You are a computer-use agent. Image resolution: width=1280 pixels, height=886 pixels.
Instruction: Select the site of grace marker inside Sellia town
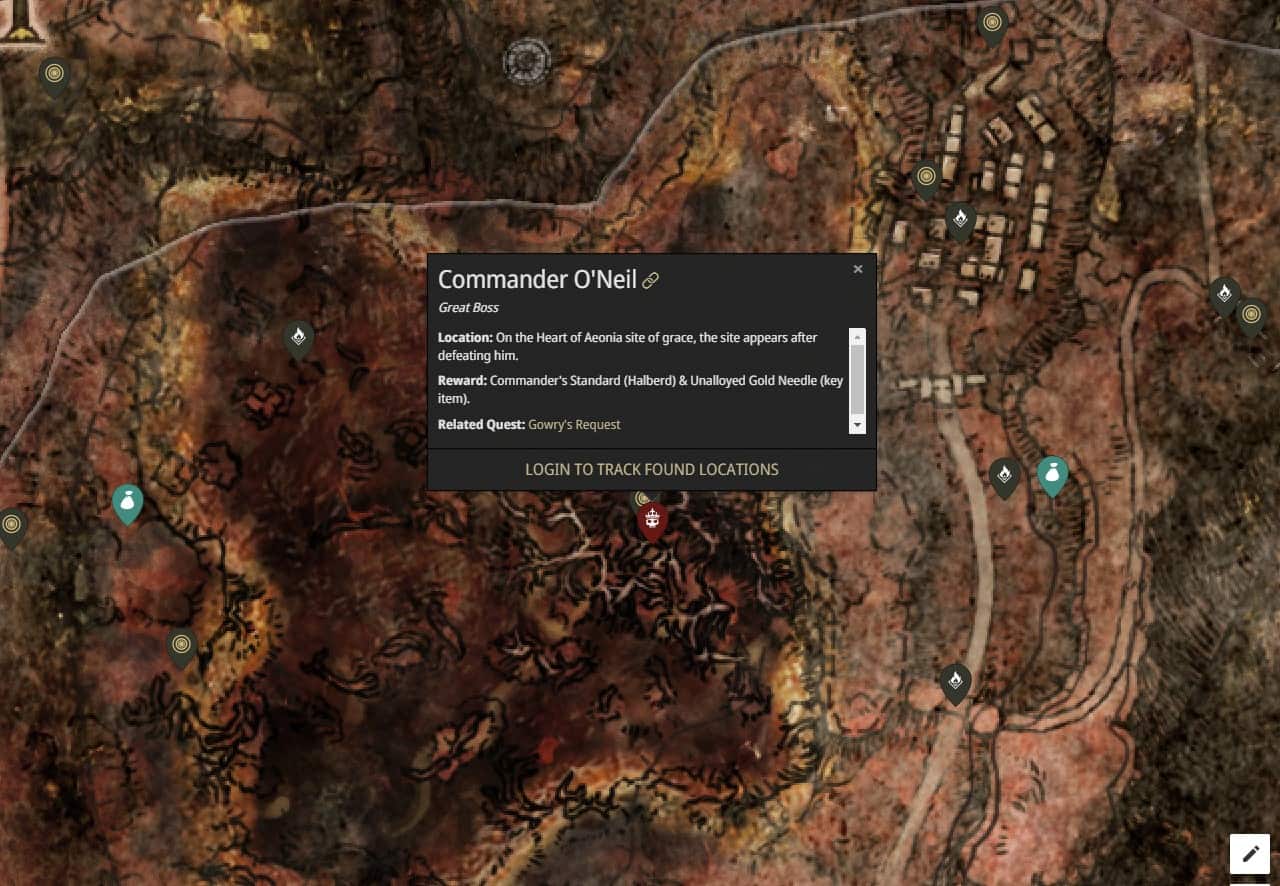point(961,219)
